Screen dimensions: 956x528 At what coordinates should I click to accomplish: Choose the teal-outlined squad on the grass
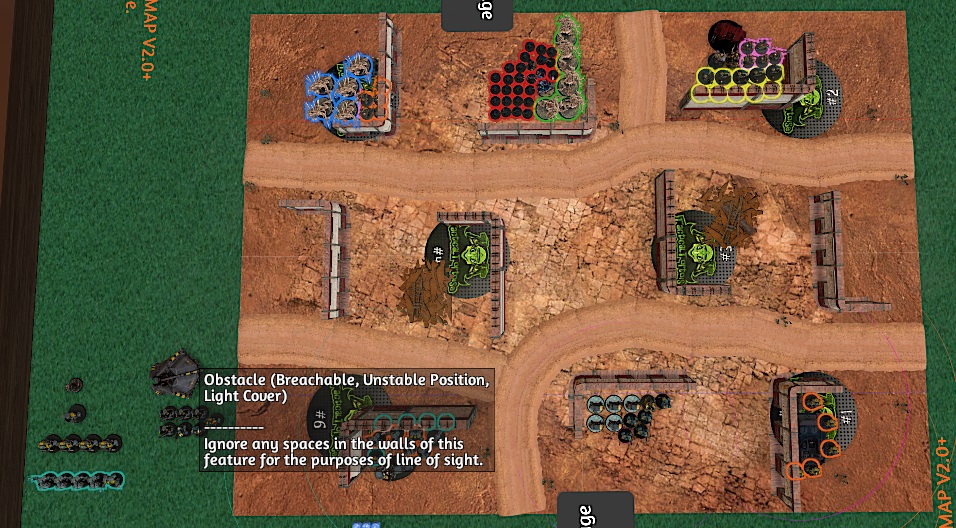point(78,480)
